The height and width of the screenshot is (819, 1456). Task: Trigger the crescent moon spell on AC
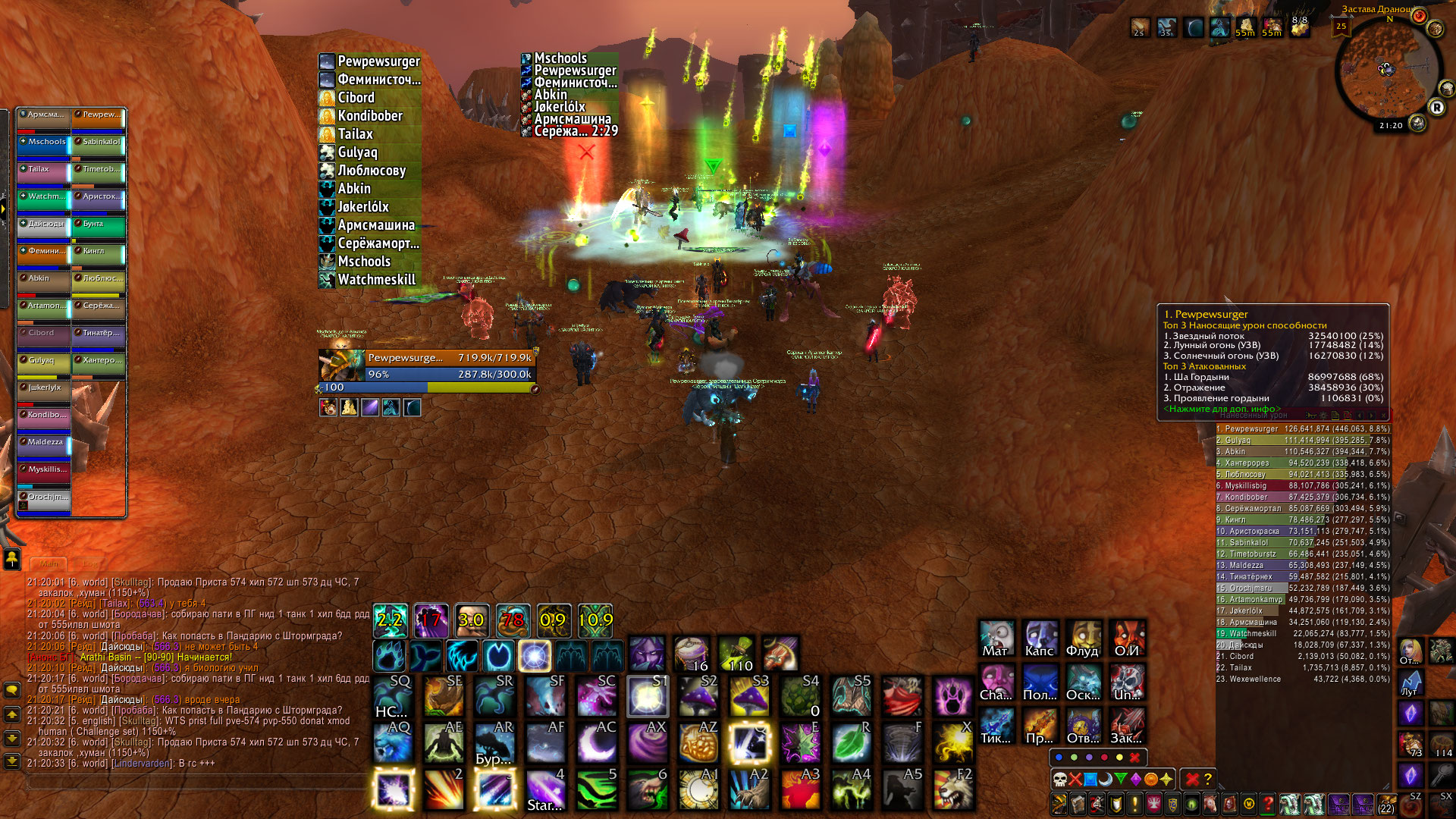pyautogui.click(x=597, y=742)
